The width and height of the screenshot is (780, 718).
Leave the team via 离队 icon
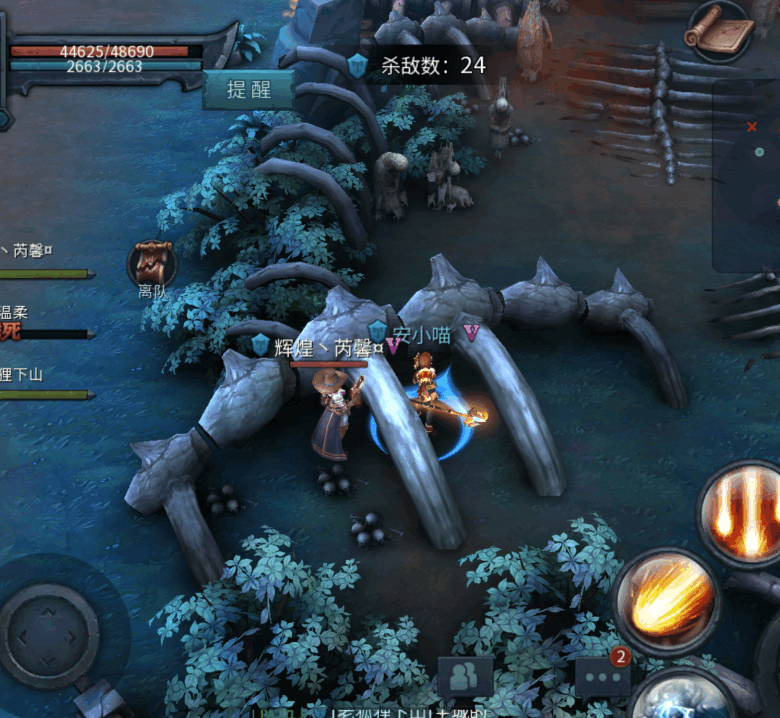click(x=152, y=265)
